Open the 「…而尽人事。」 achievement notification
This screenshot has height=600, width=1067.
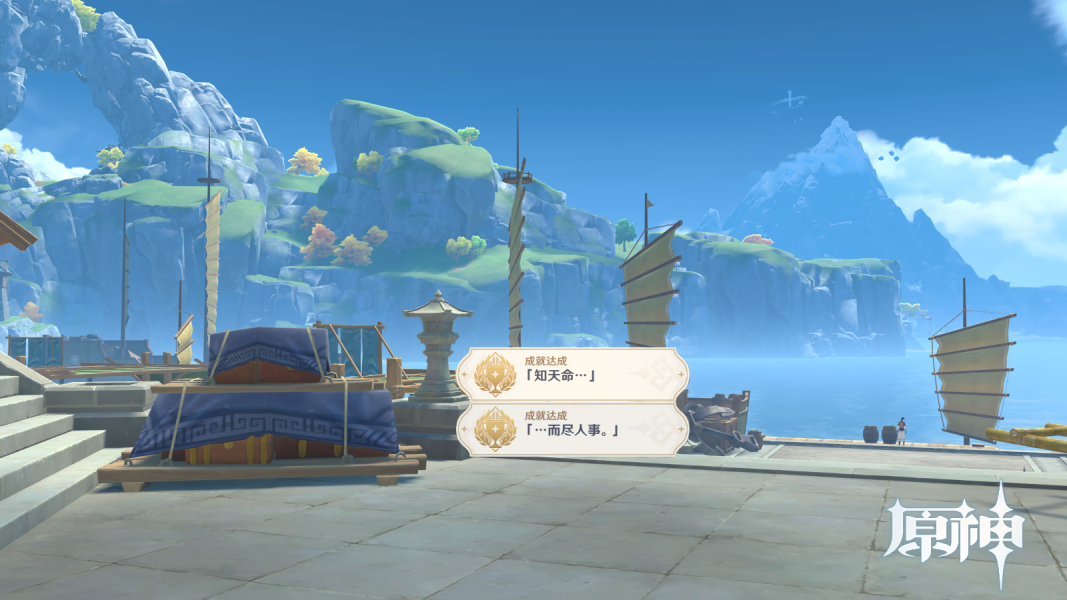point(573,427)
